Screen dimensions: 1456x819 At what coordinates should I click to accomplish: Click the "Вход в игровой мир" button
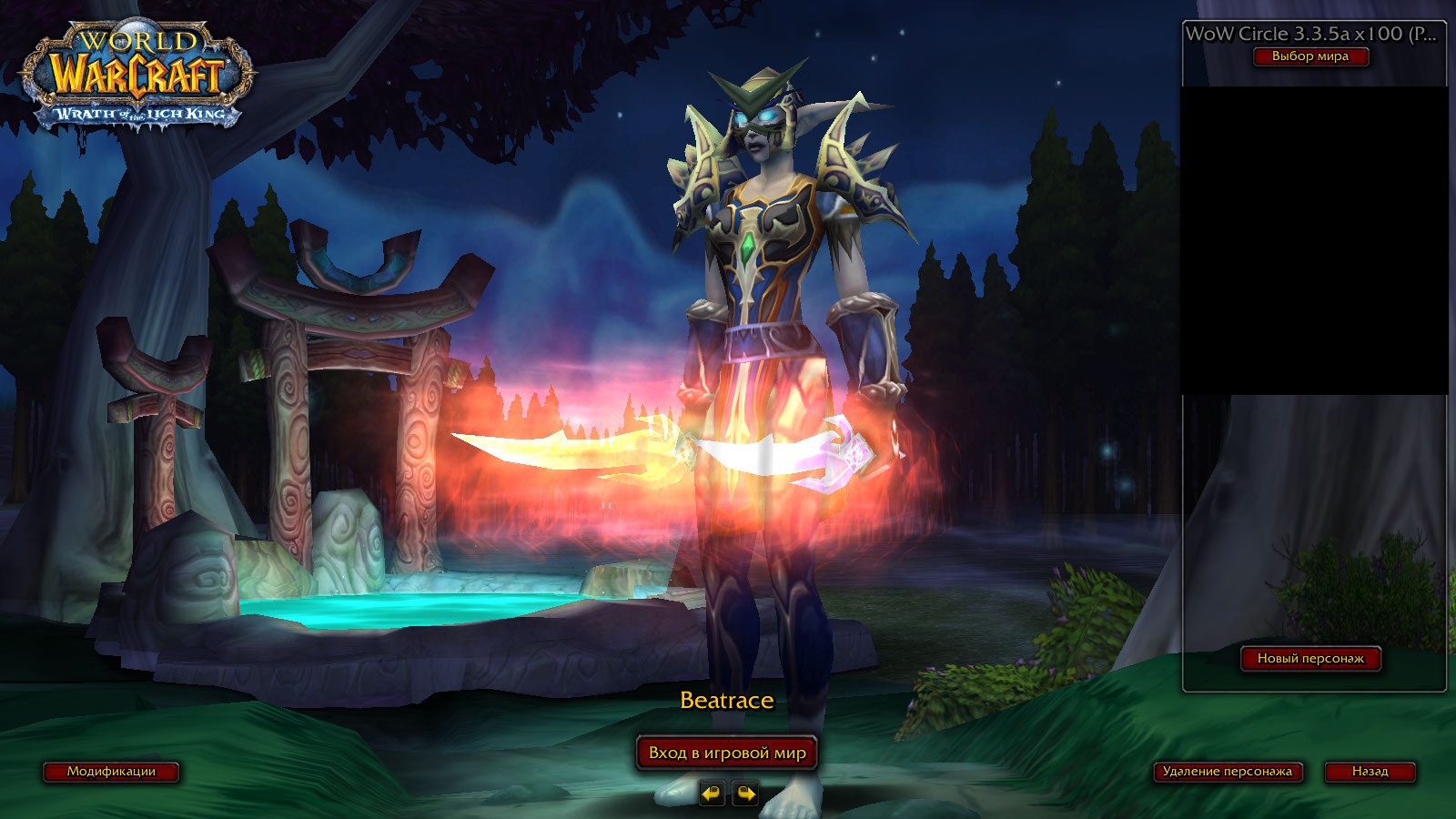pos(727,753)
